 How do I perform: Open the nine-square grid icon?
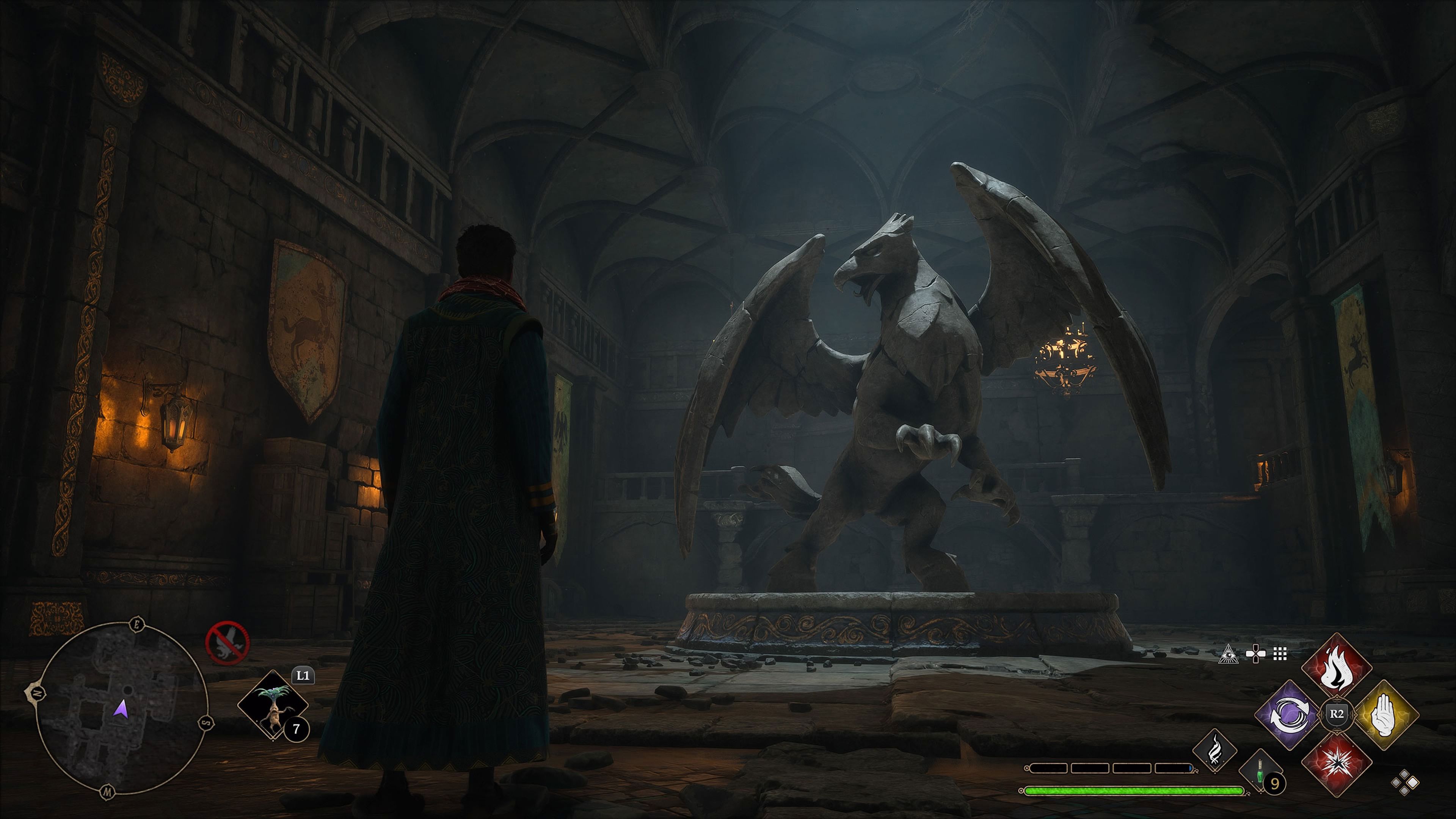coord(1280,654)
